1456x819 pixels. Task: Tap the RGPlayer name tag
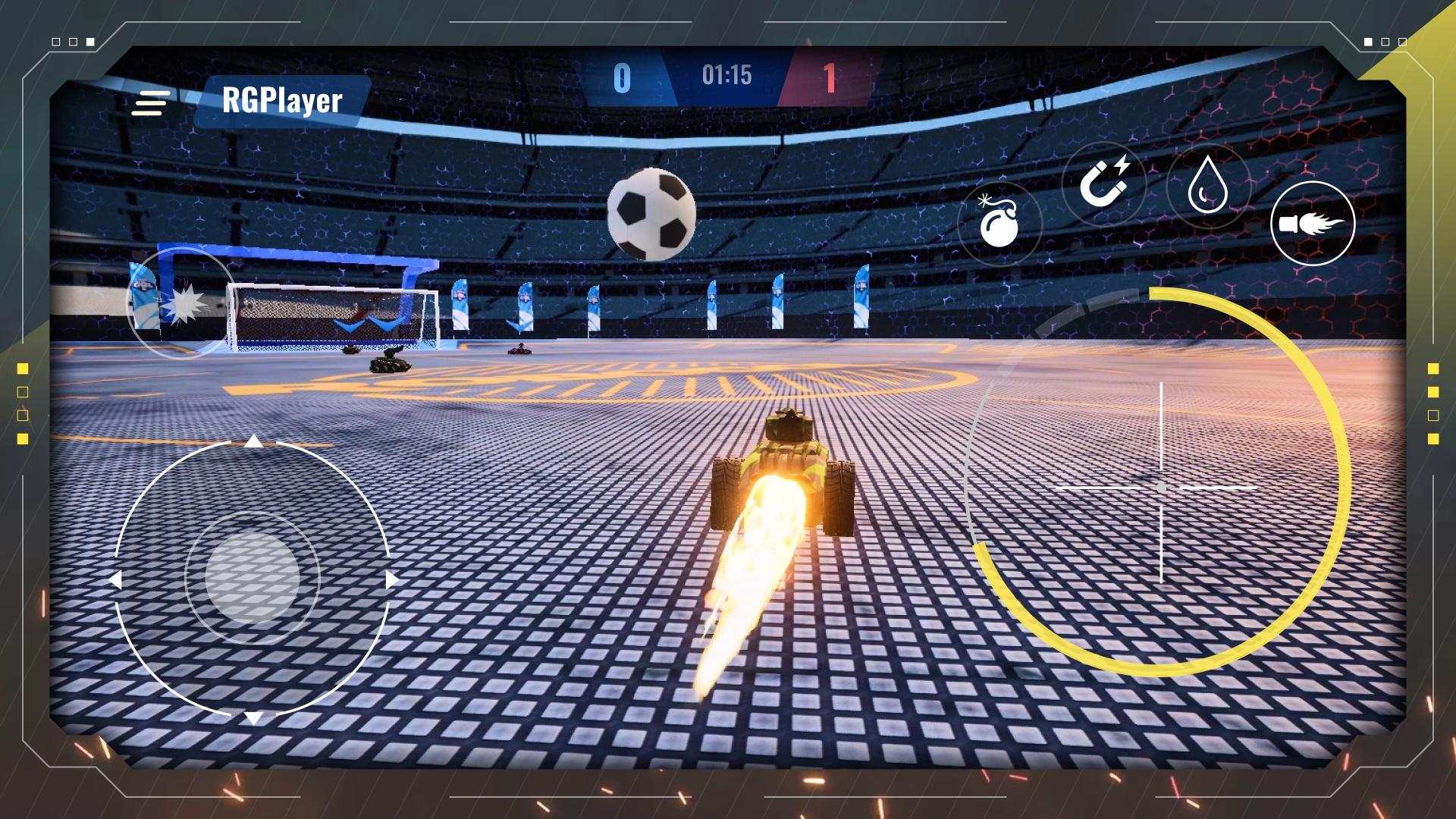pyautogui.click(x=282, y=101)
